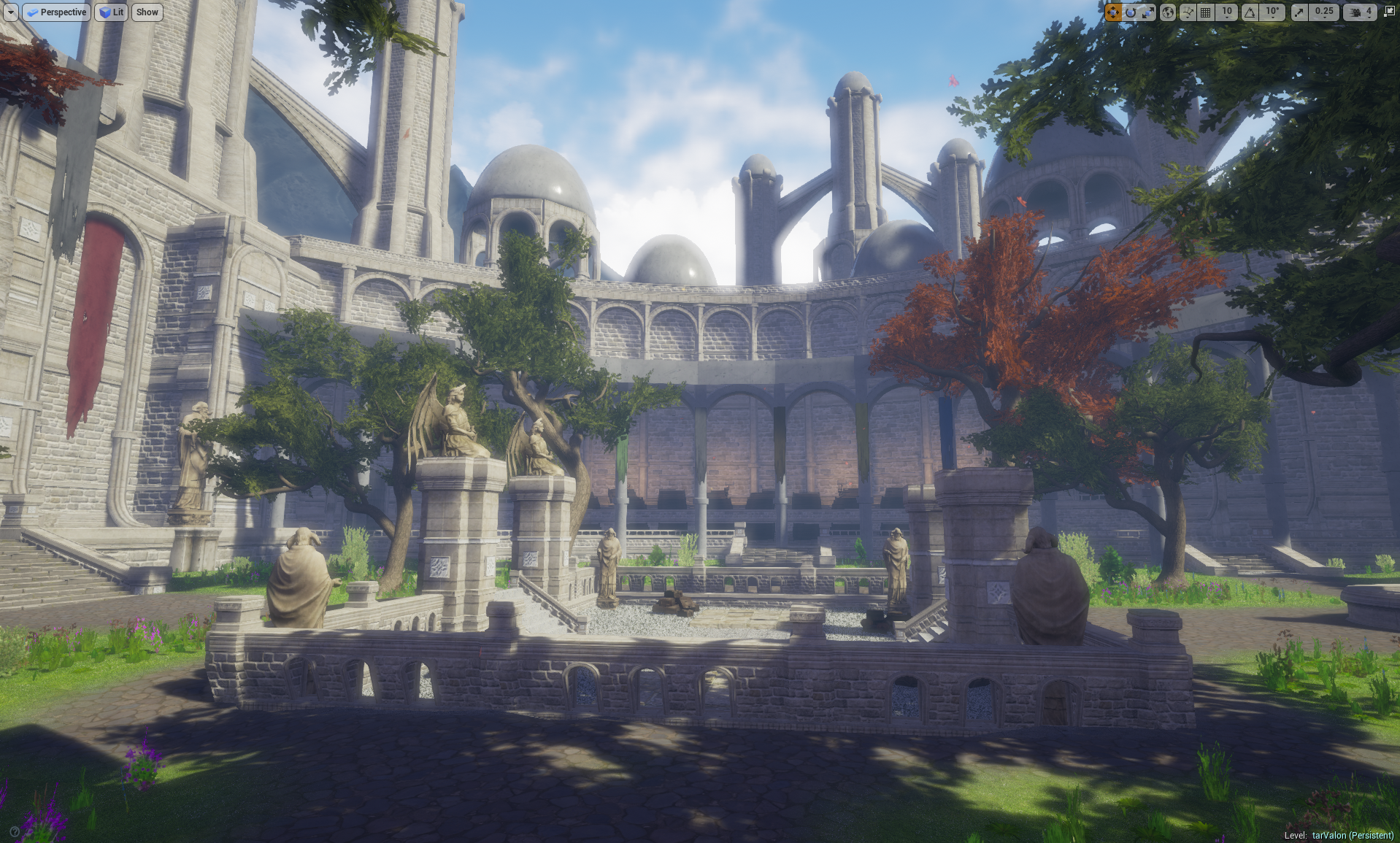1400x843 pixels.
Task: Toggle scale snapping arrow icon
Action: click(x=1299, y=12)
